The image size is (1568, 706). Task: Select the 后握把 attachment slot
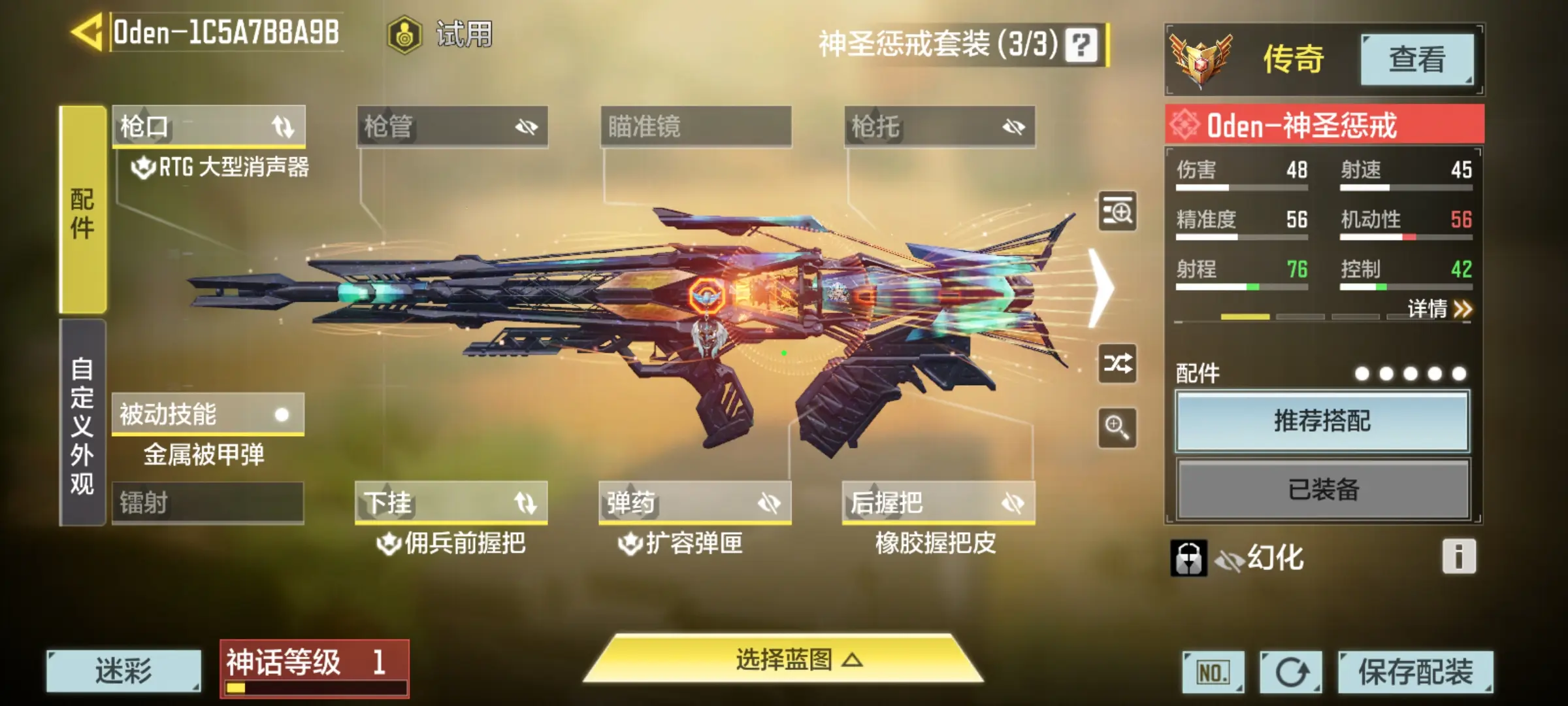tap(939, 503)
